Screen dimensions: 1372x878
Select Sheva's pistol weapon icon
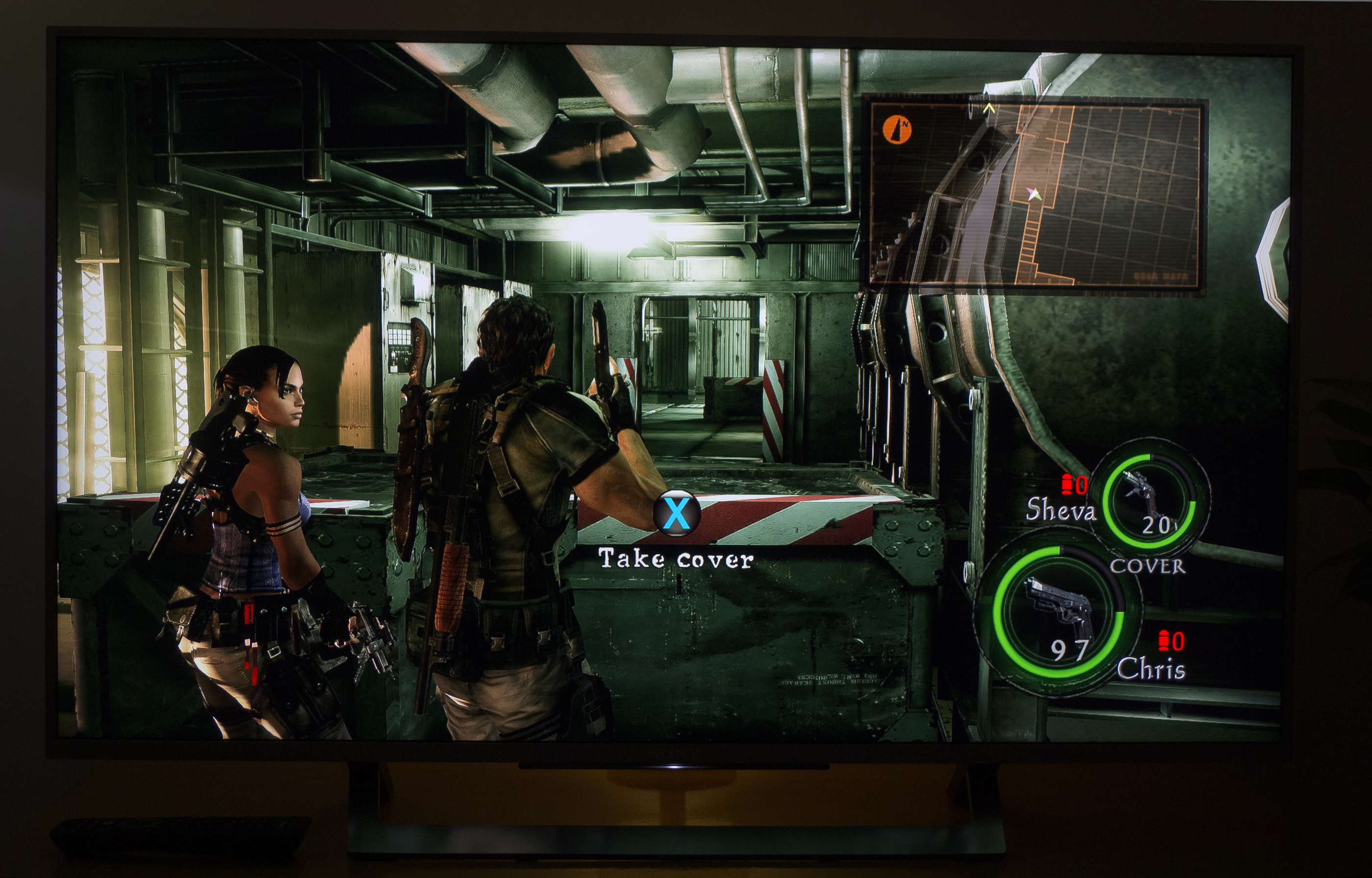[1142, 492]
